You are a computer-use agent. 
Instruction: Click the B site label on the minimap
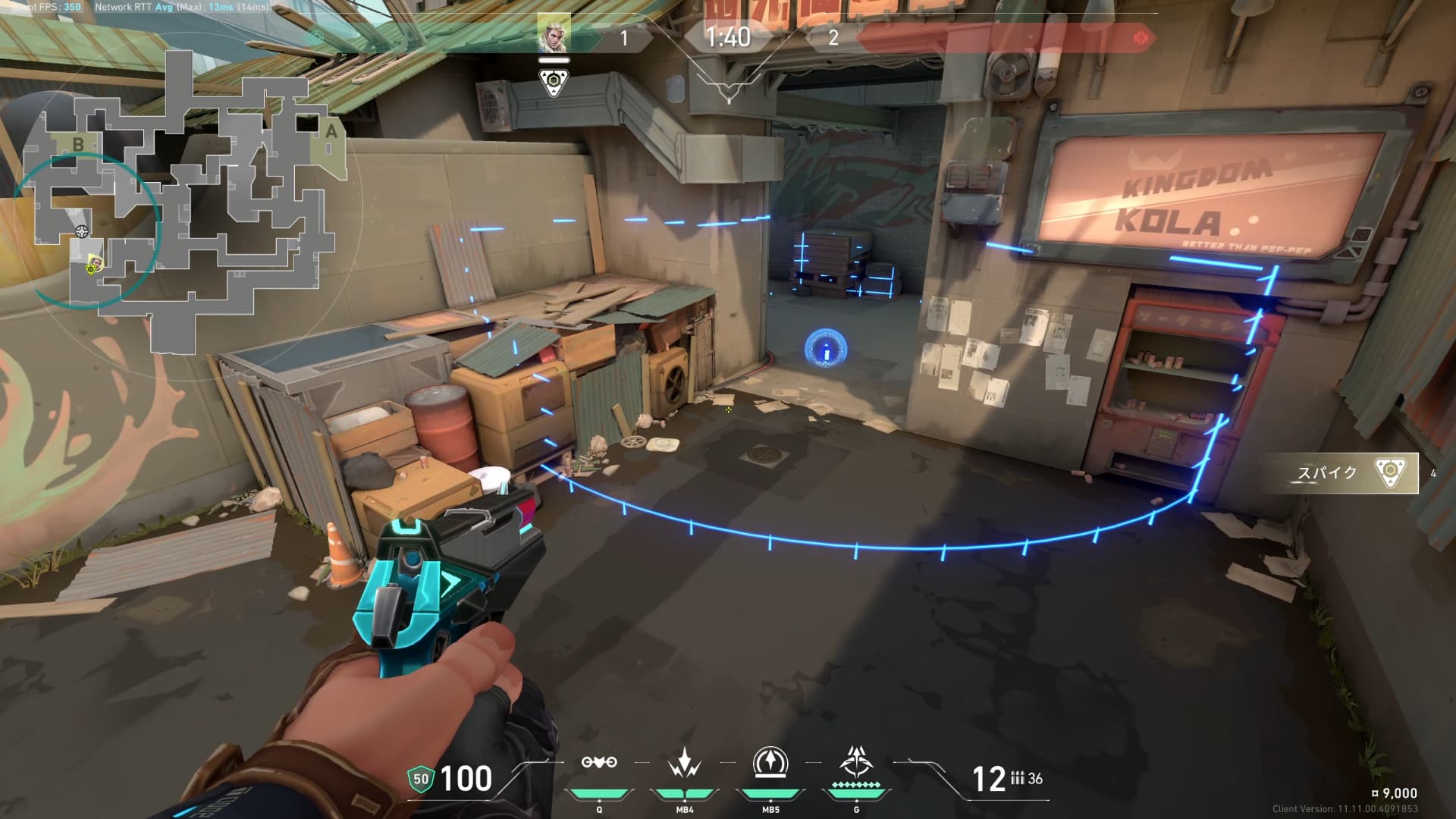(x=77, y=144)
